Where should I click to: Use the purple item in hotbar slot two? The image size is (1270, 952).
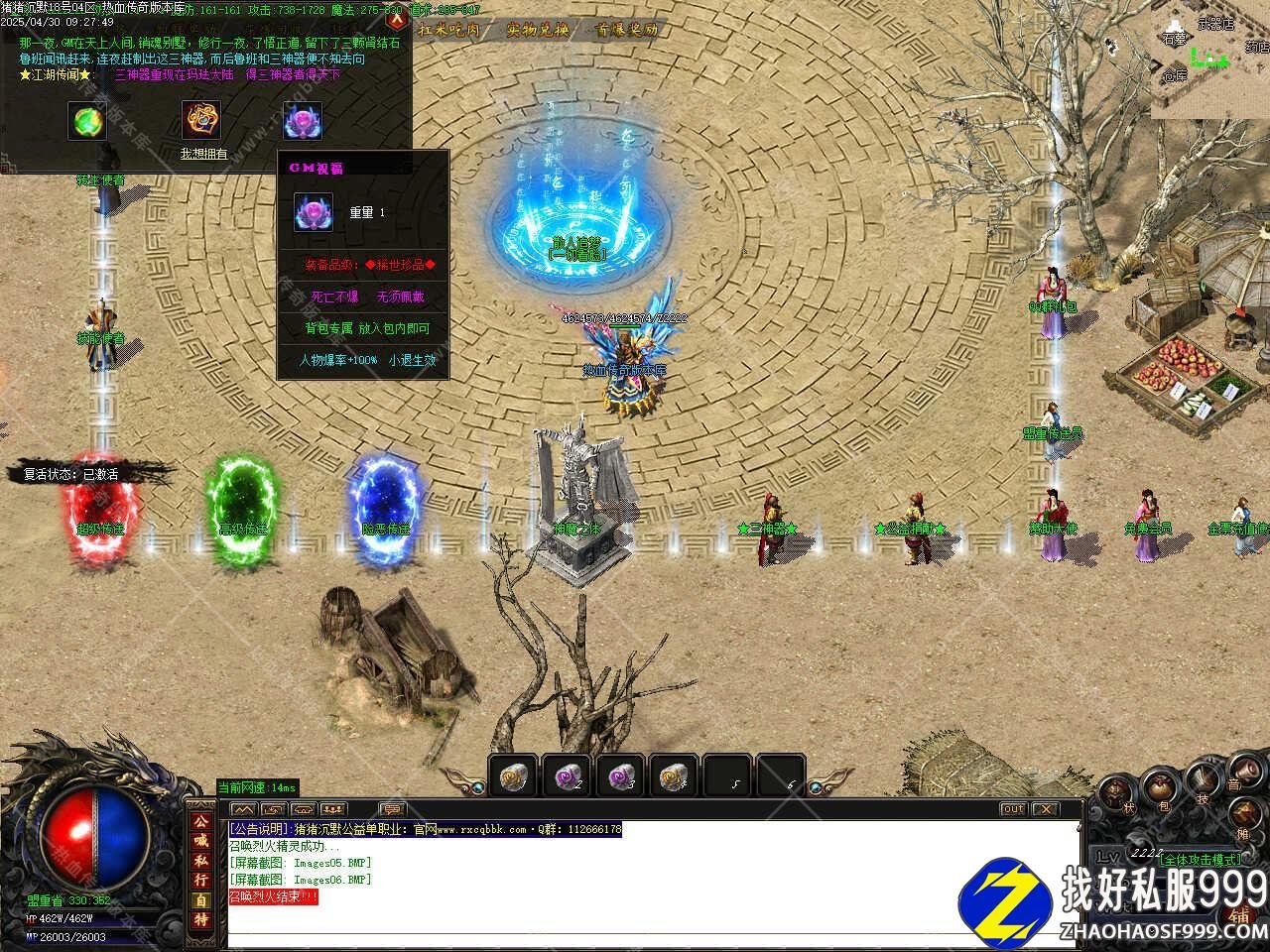click(x=568, y=774)
